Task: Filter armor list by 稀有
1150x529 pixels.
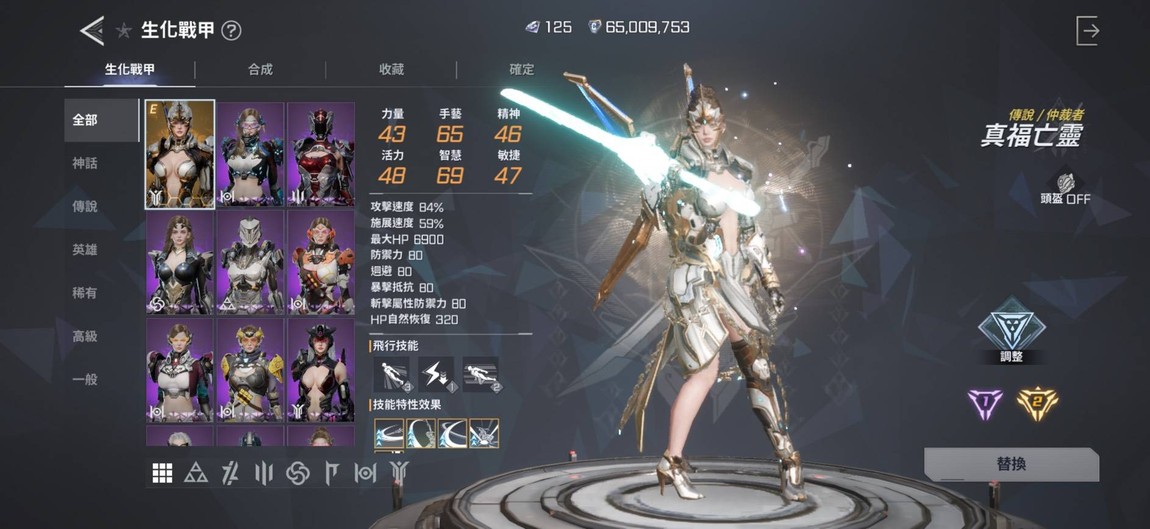Action: (85, 293)
